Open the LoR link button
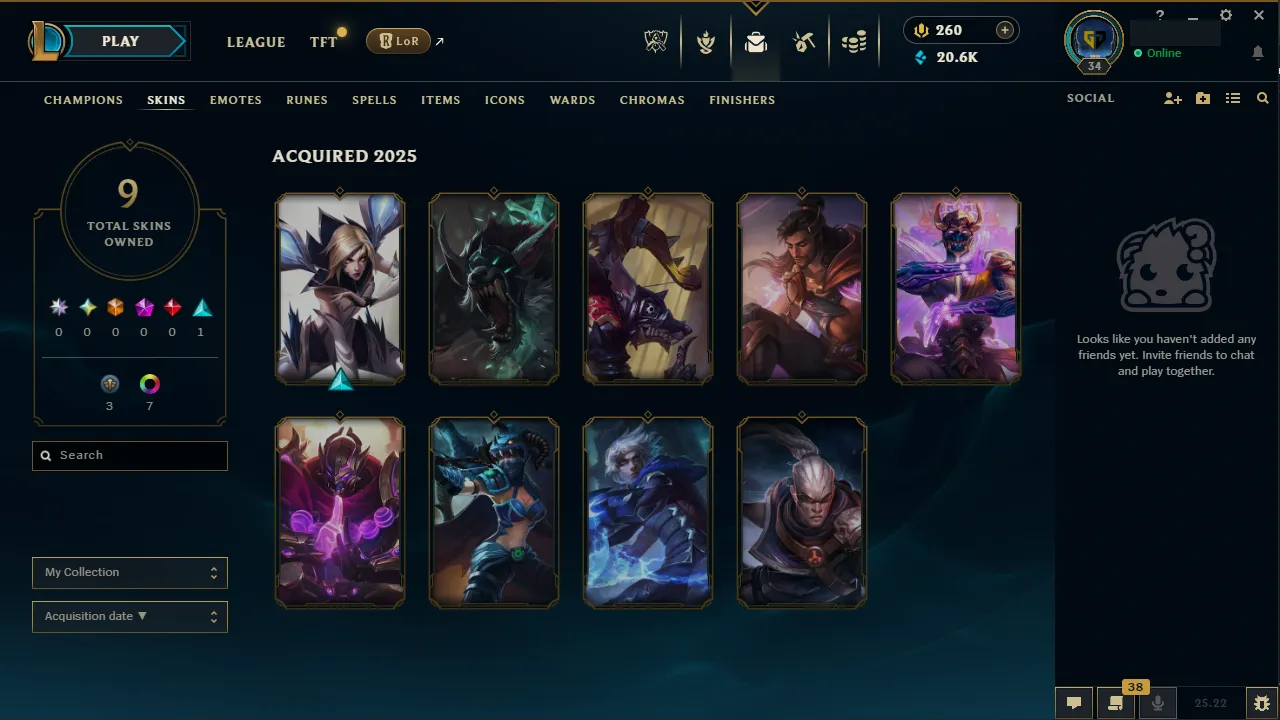Image resolution: width=1280 pixels, height=720 pixels. 398,41
